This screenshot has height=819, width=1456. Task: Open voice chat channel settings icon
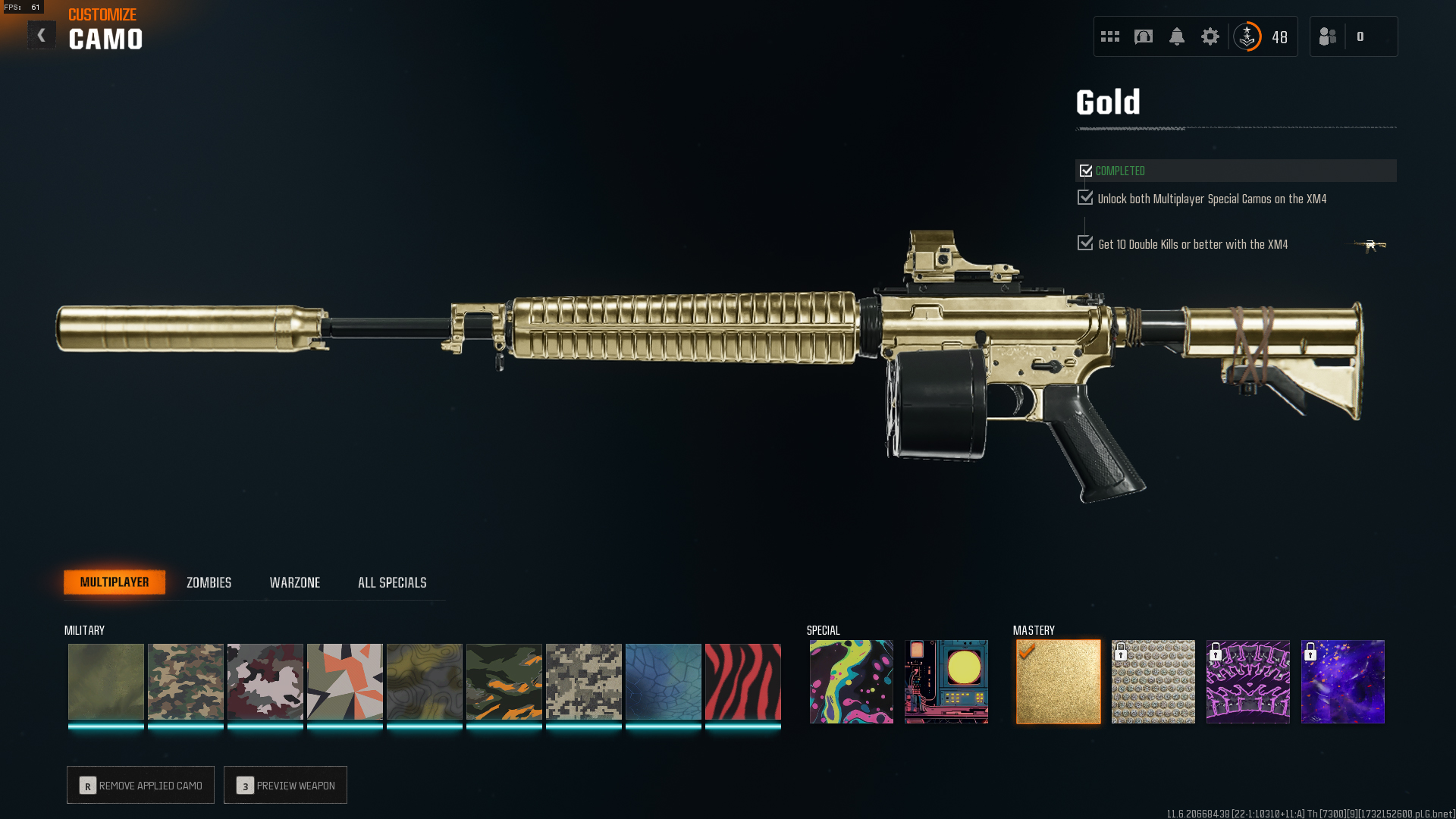(1144, 36)
